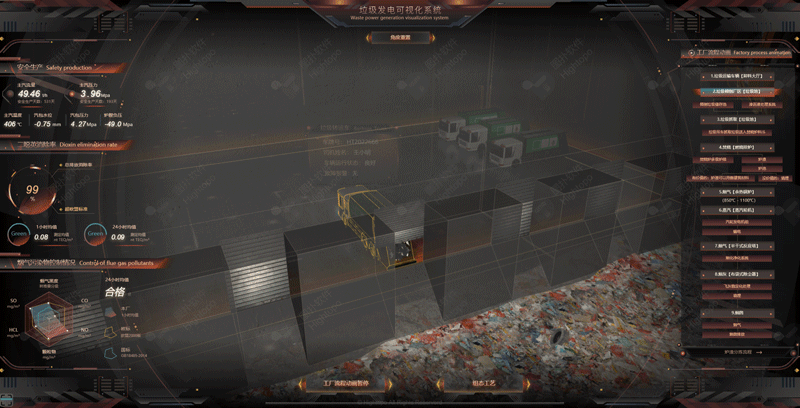Choose step 3 垃圾抓取
This screenshot has height=408, width=800.
point(736,118)
